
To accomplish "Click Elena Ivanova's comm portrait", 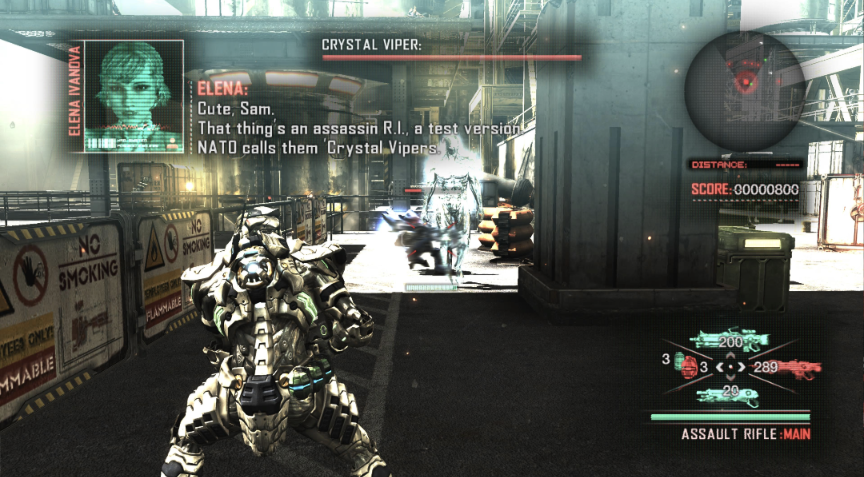I will click(133, 97).
